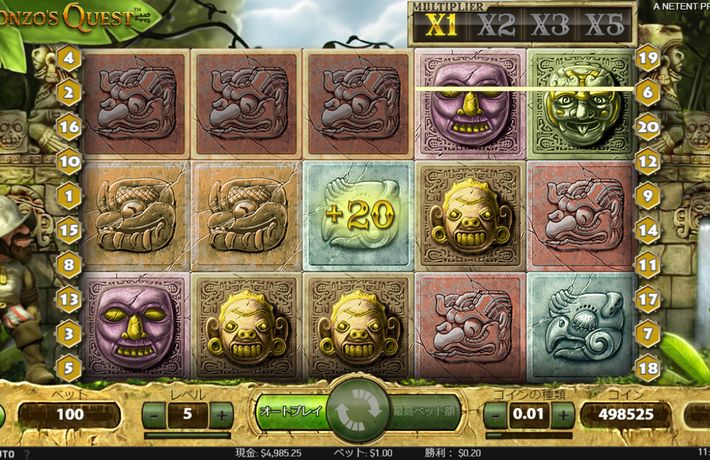710x460 pixels.
Task: Show payline number 19 marker
Action: pos(647,58)
